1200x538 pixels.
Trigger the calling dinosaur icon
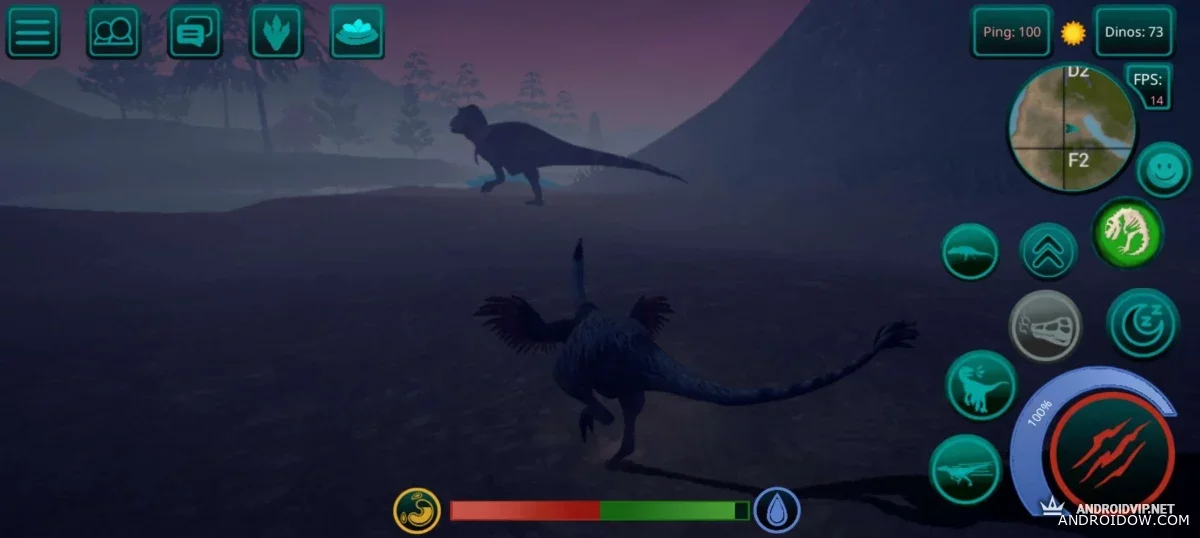click(x=980, y=385)
